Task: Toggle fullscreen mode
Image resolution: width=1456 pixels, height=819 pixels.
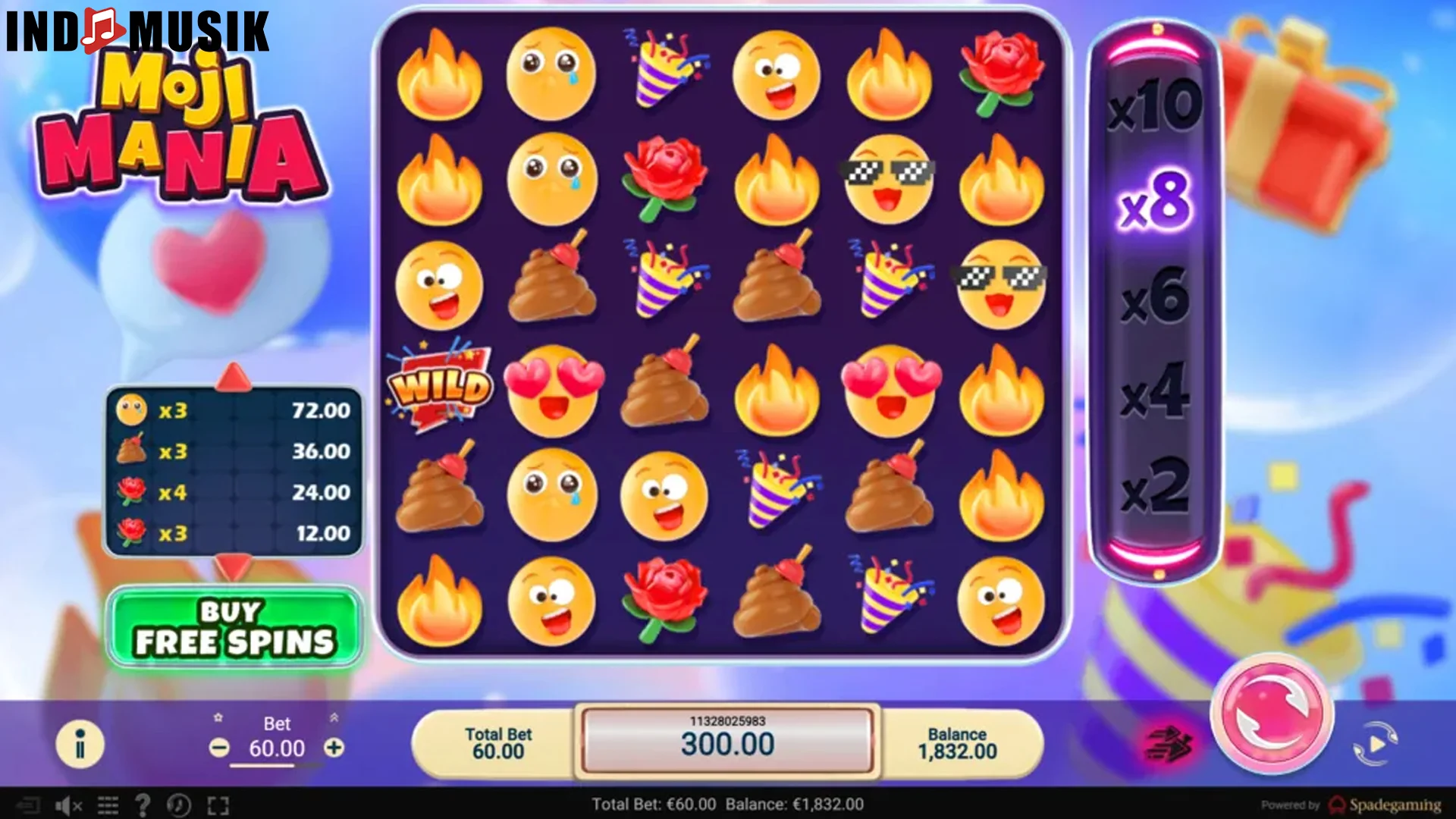Action: click(218, 806)
